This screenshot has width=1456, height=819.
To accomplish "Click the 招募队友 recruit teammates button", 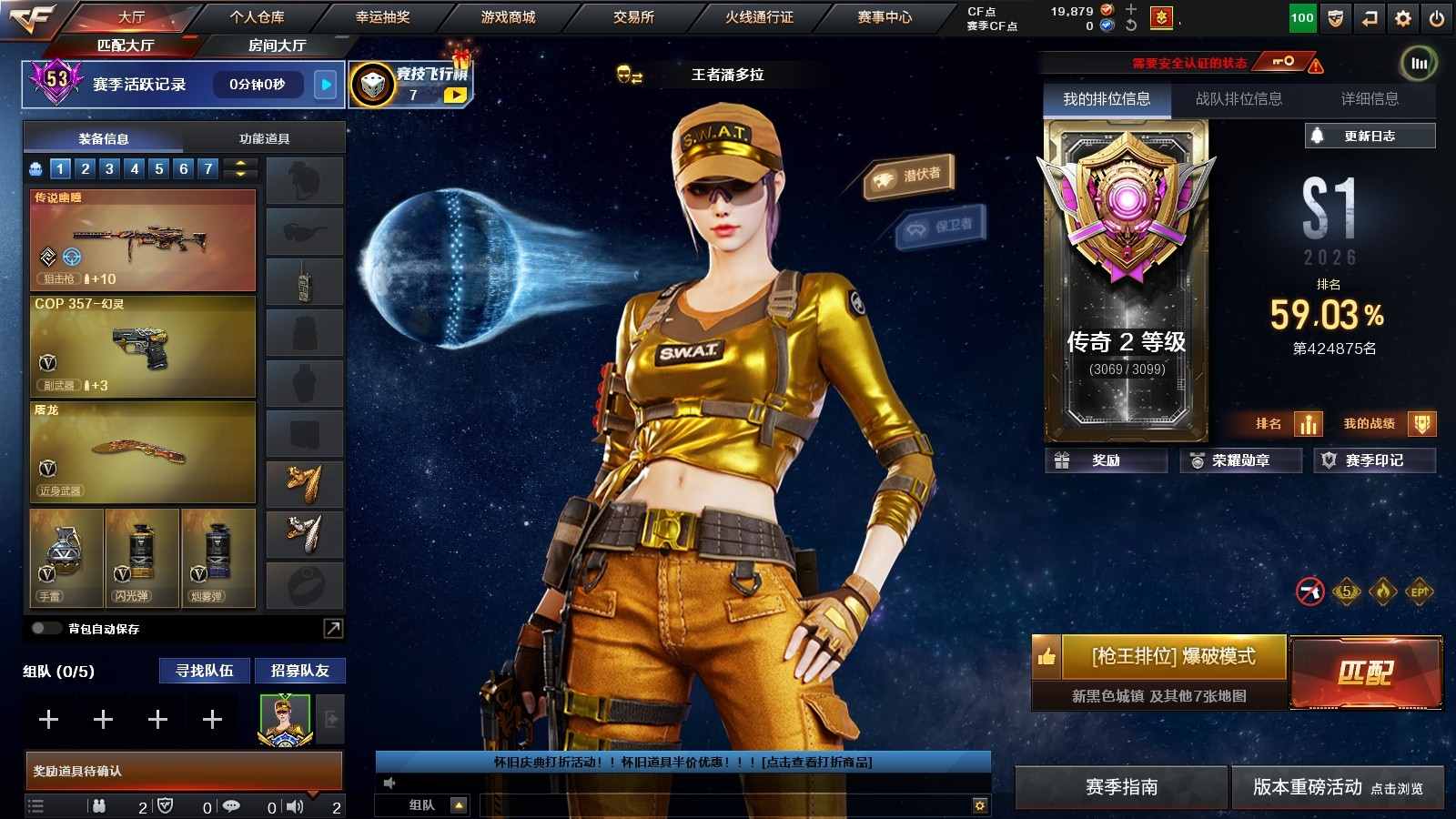I will [300, 671].
